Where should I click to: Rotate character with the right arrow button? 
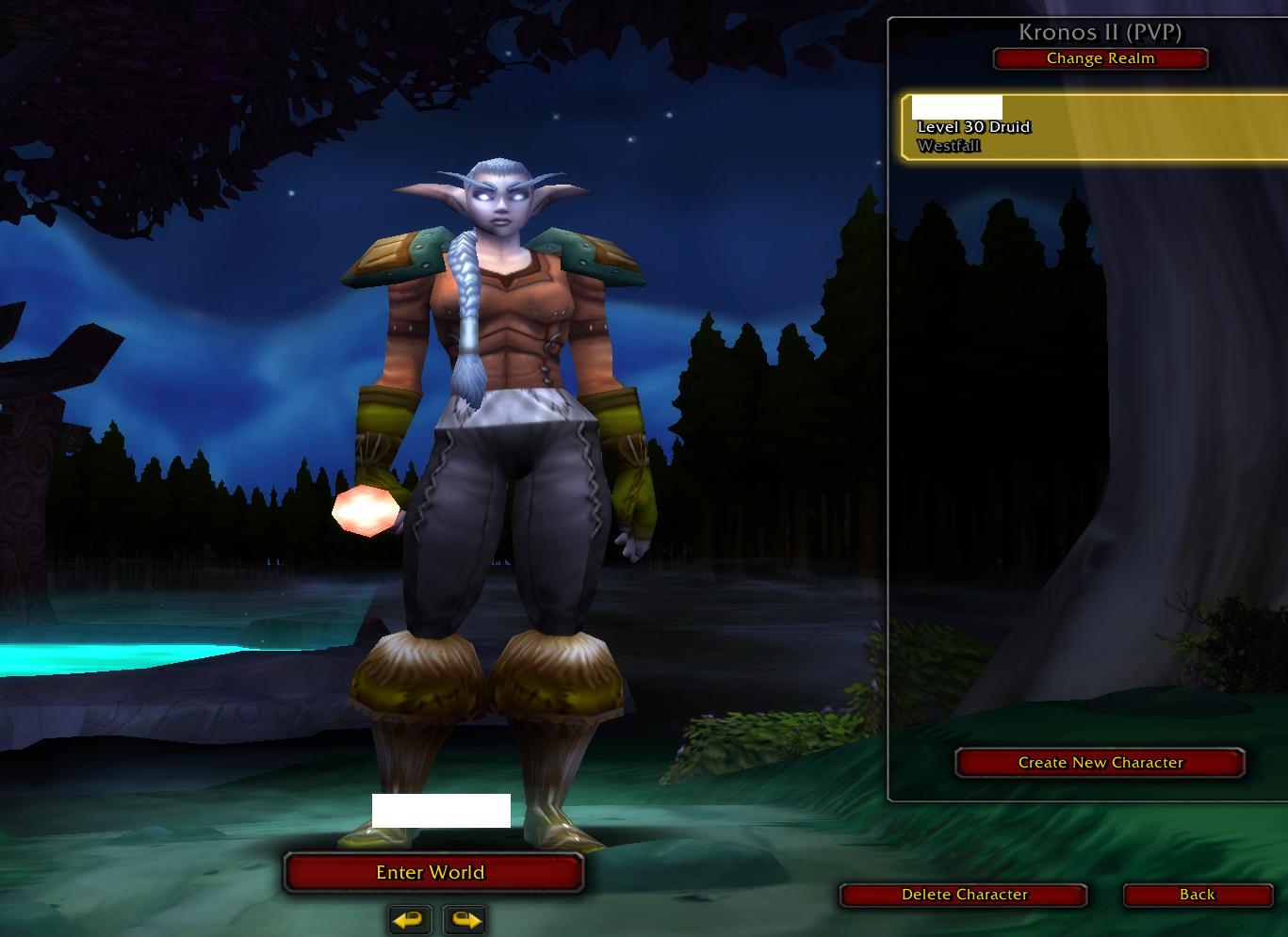[465, 919]
